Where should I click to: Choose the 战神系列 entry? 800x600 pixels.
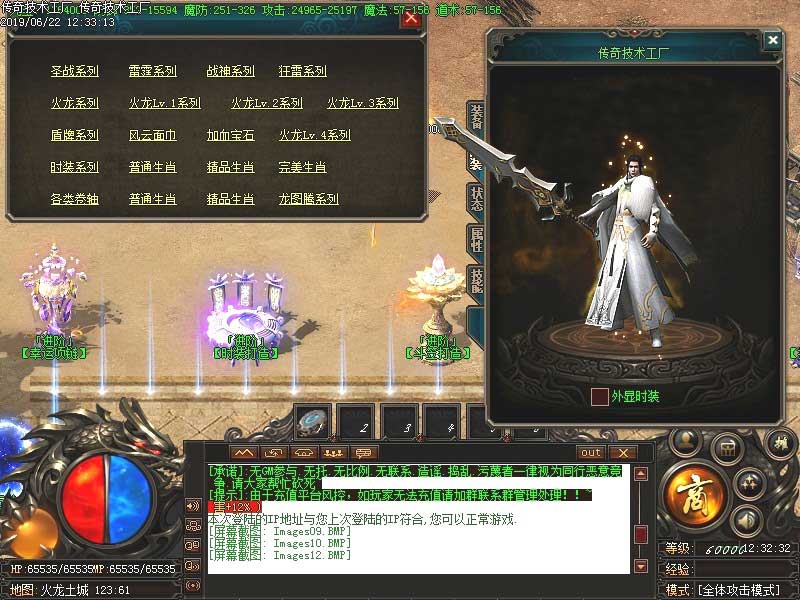click(x=230, y=72)
